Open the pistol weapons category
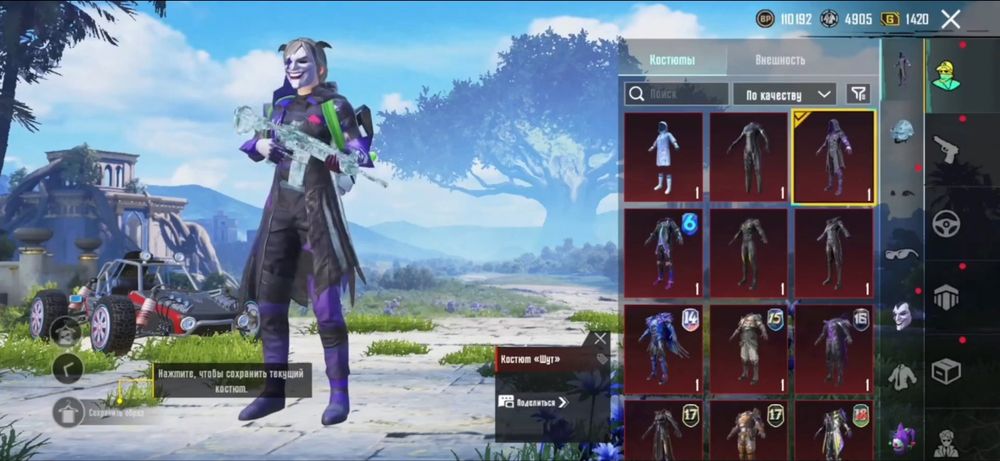 (946, 150)
